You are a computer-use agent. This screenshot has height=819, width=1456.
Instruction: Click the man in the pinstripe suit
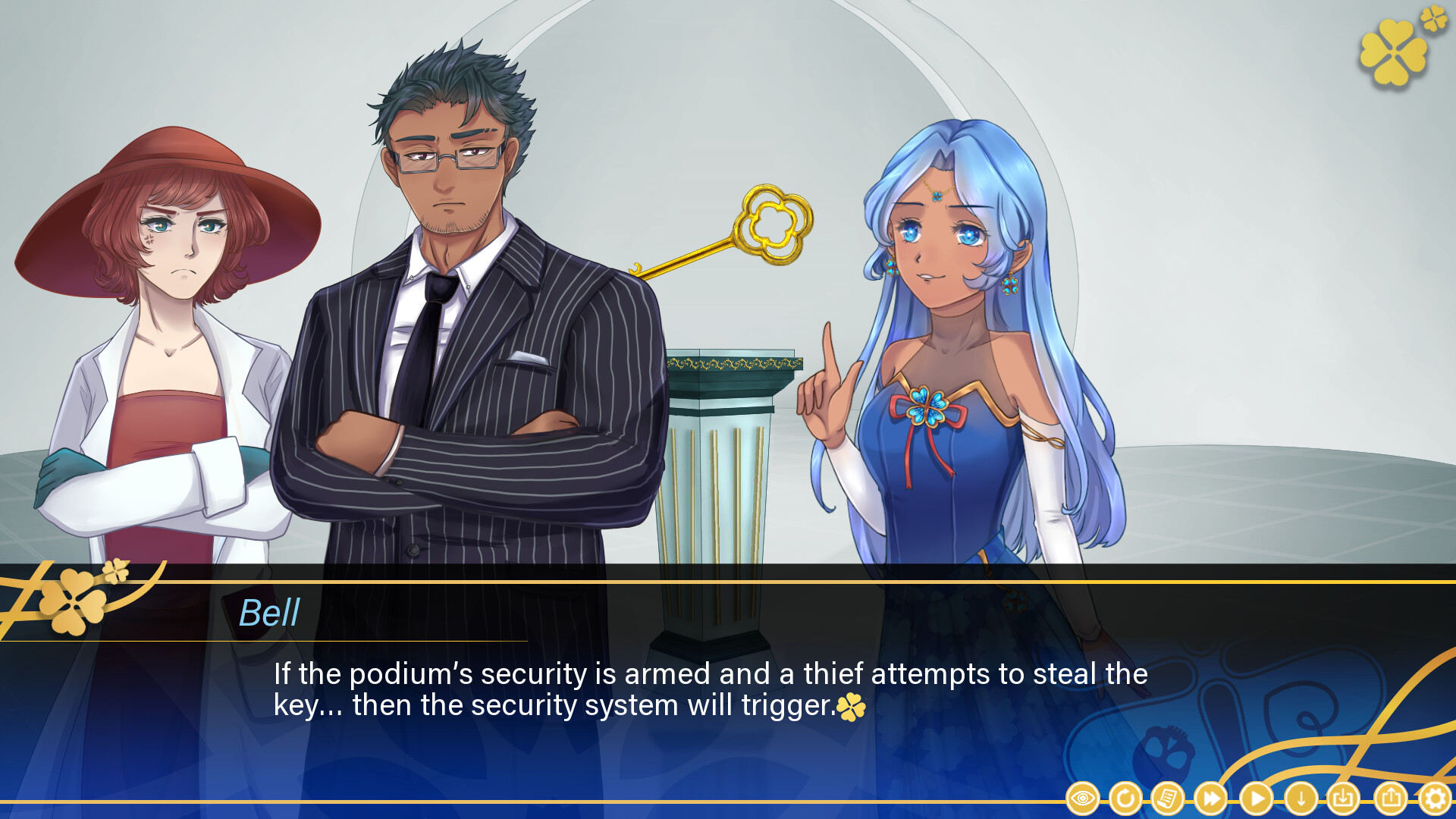[x=455, y=341]
